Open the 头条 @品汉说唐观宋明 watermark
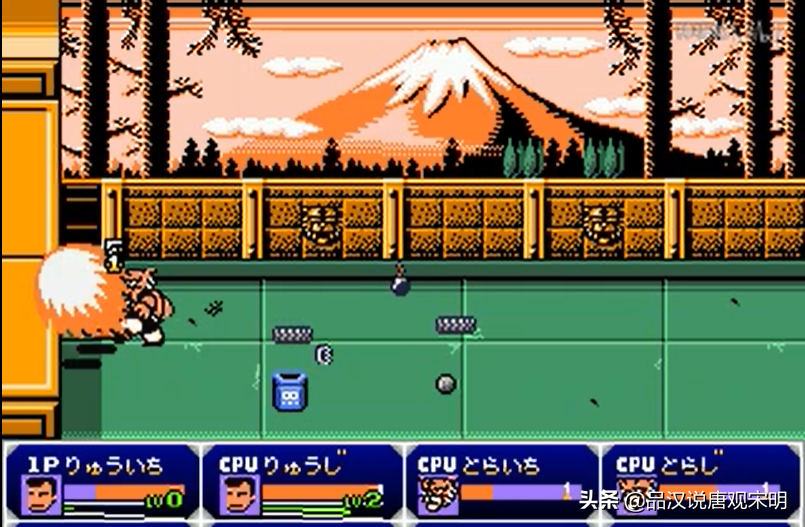 point(682,501)
